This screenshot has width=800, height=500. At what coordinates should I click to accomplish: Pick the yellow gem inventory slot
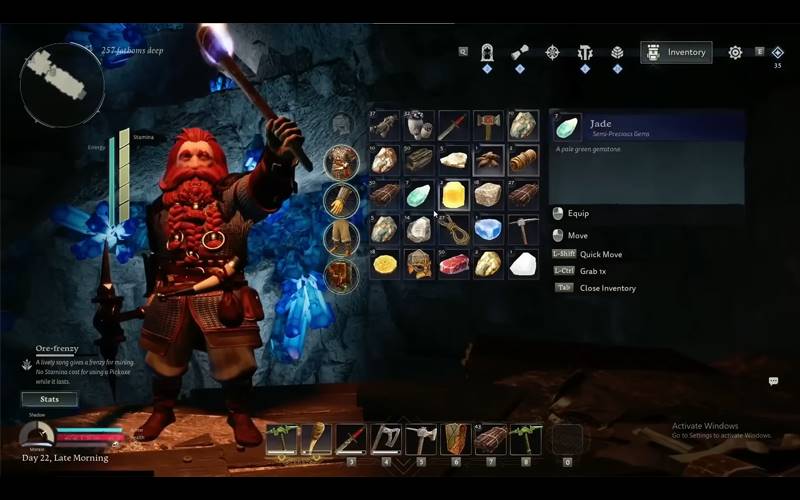pos(453,194)
